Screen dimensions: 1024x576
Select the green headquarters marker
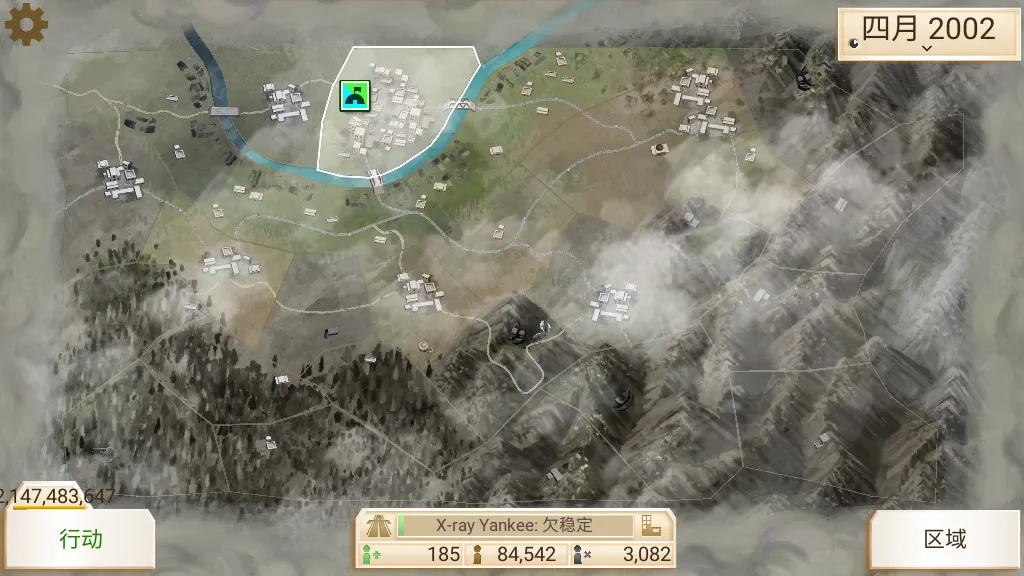[x=354, y=95]
